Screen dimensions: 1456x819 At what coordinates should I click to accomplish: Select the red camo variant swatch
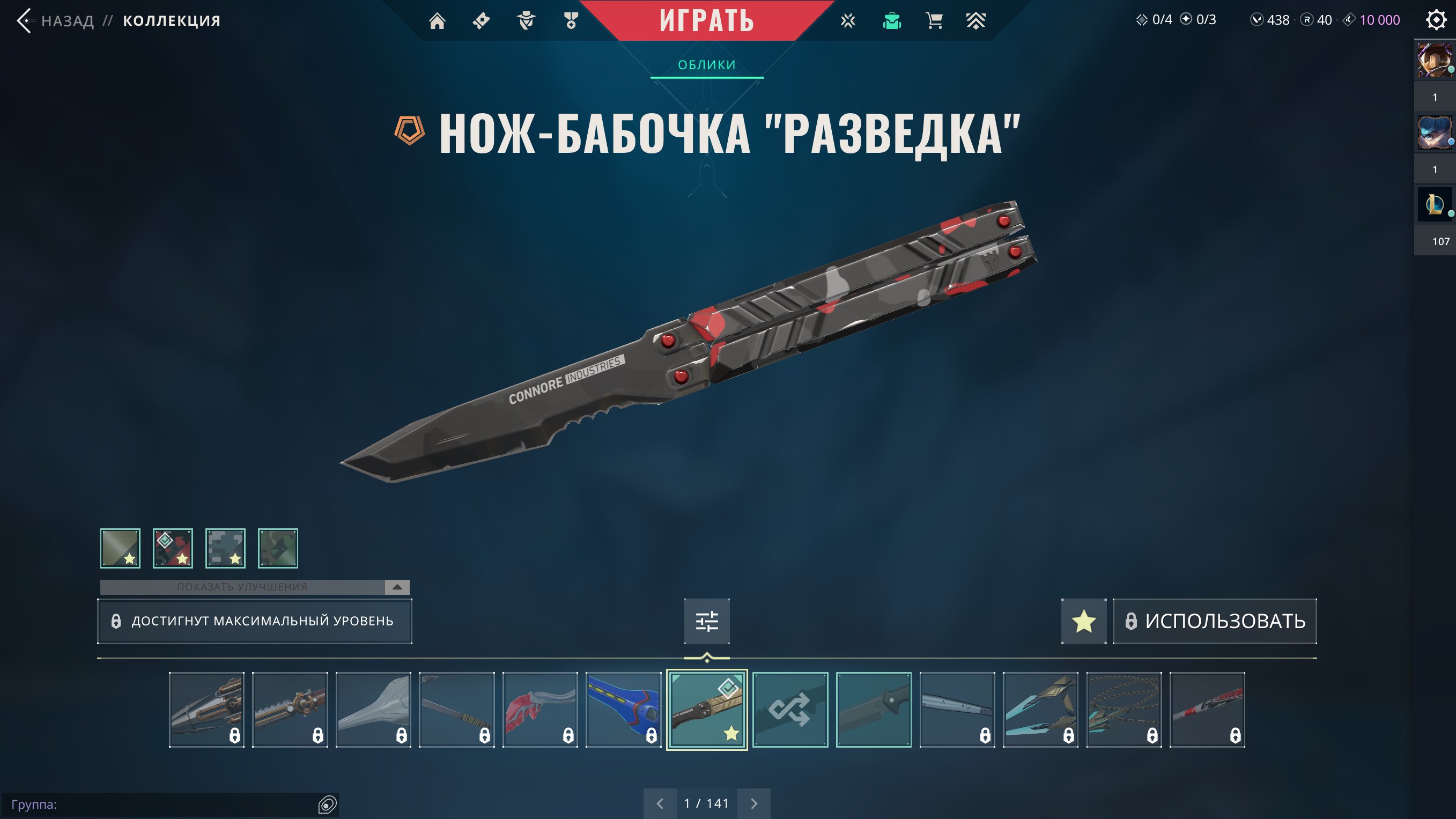pyautogui.click(x=173, y=548)
